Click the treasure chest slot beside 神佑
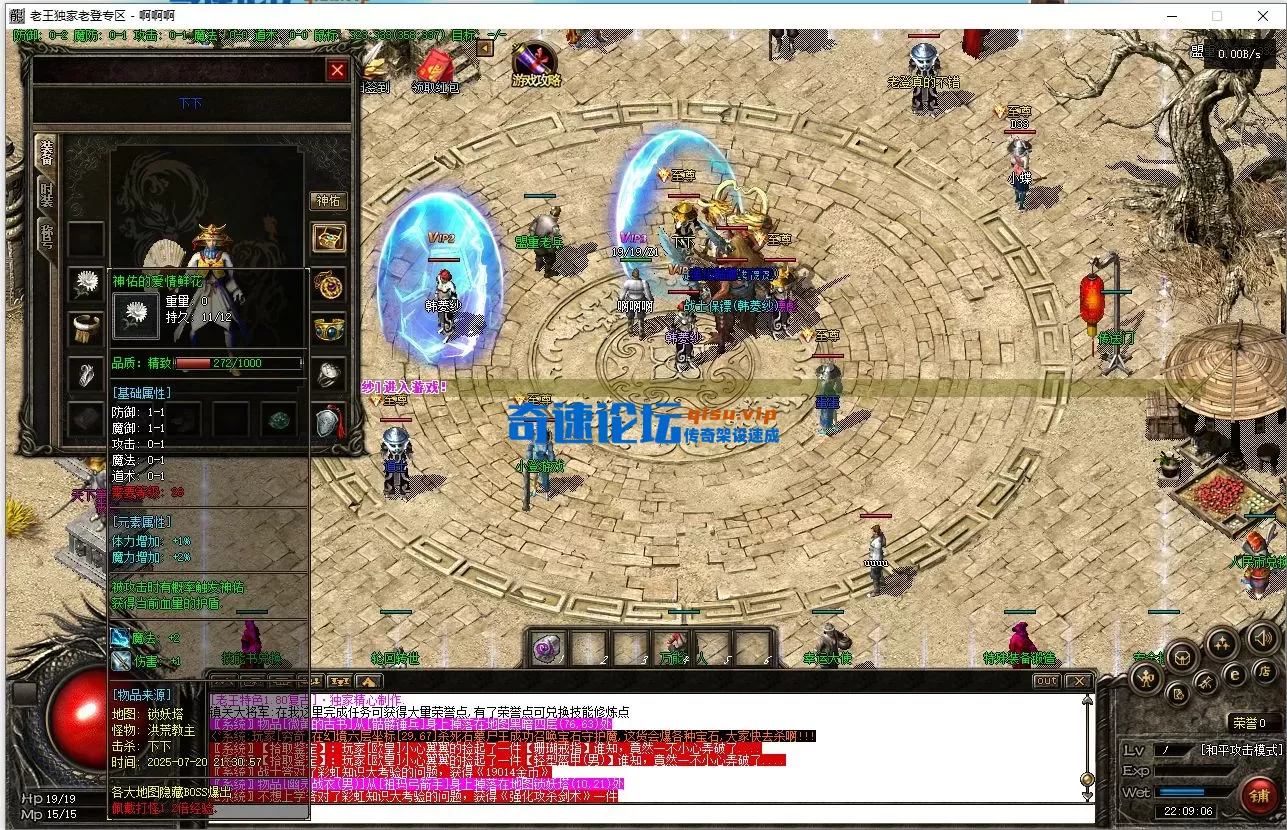Screen dimensions: 1287x830 (329, 238)
